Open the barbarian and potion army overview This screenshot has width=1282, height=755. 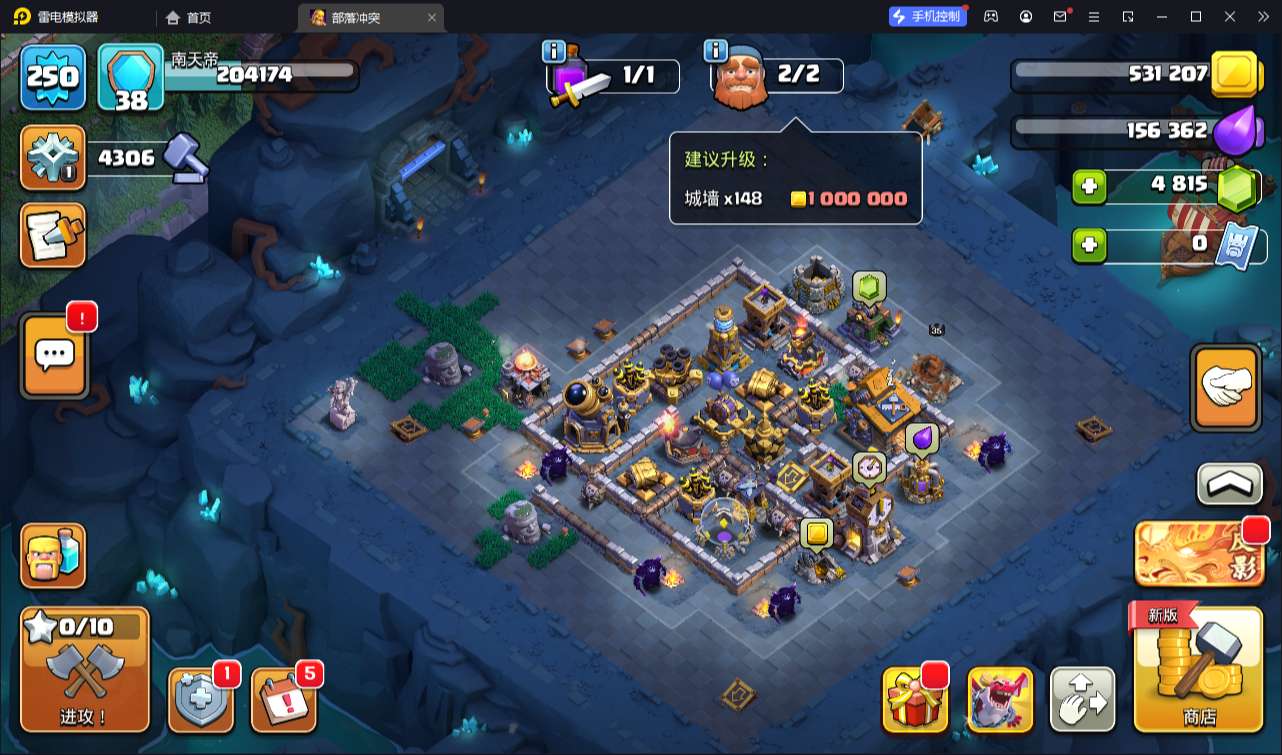(x=54, y=556)
